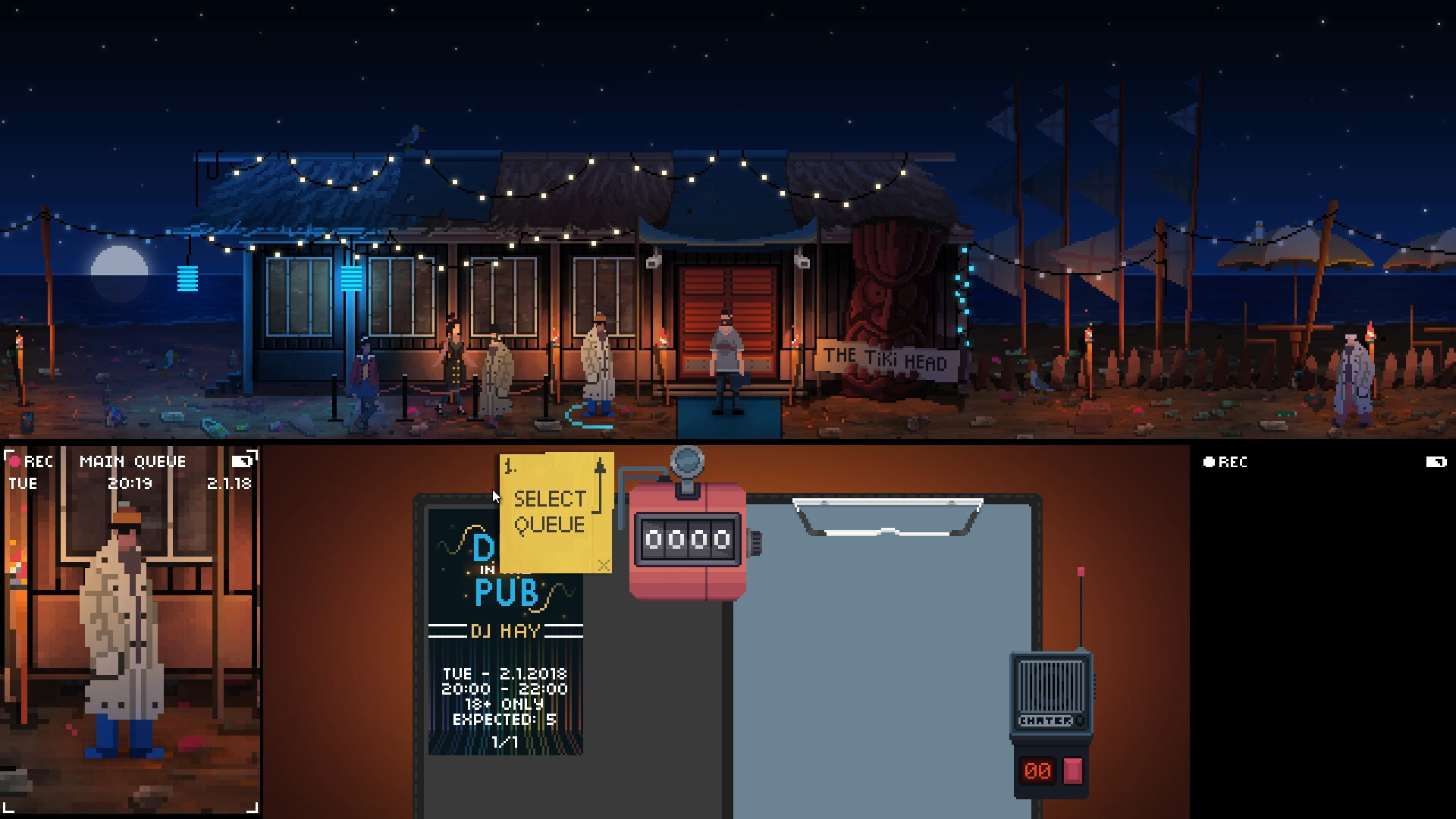
Task: Click the battery icon on the right camera feed
Action: point(1436,462)
